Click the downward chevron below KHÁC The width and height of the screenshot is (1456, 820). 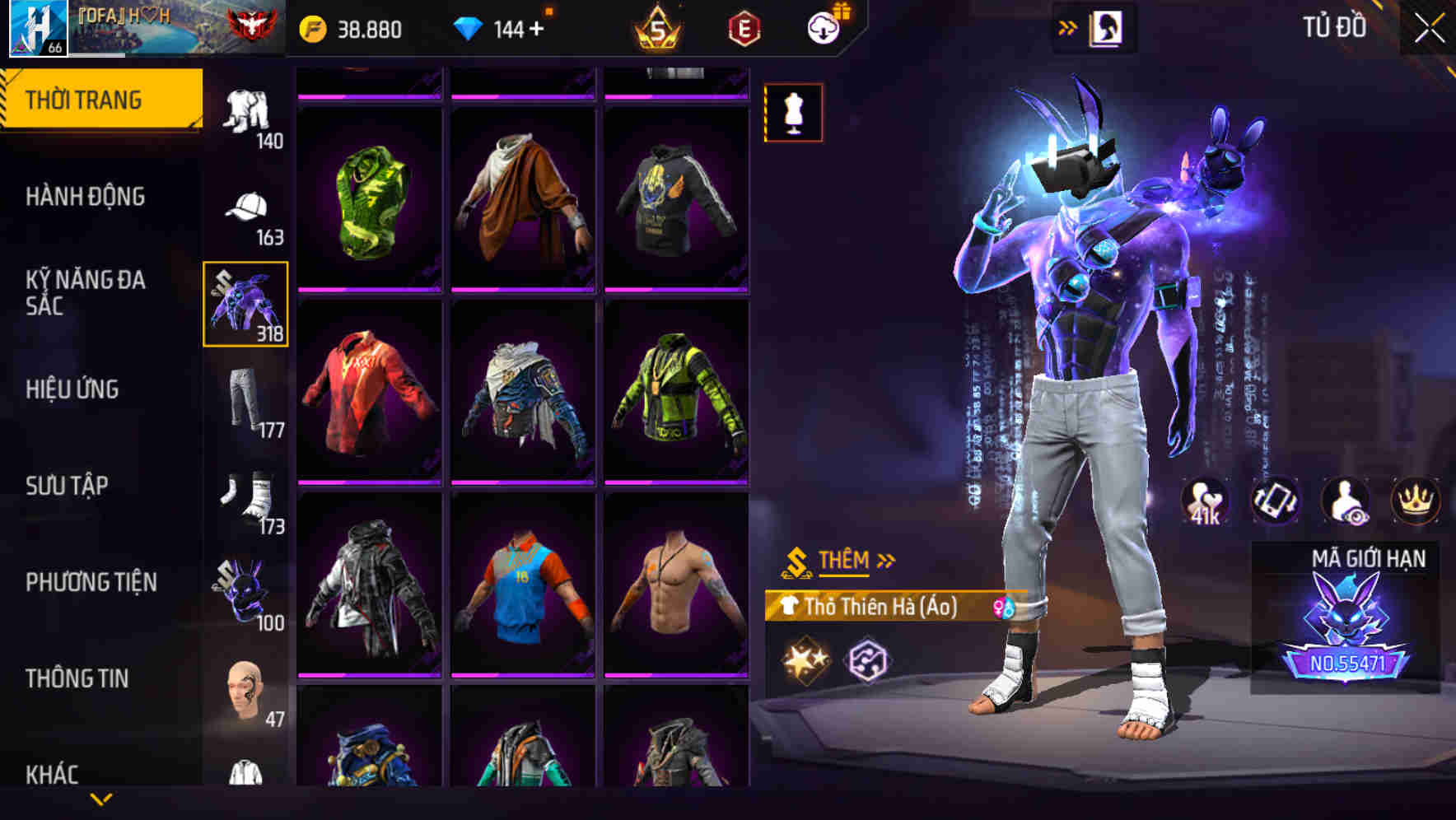pos(101,799)
